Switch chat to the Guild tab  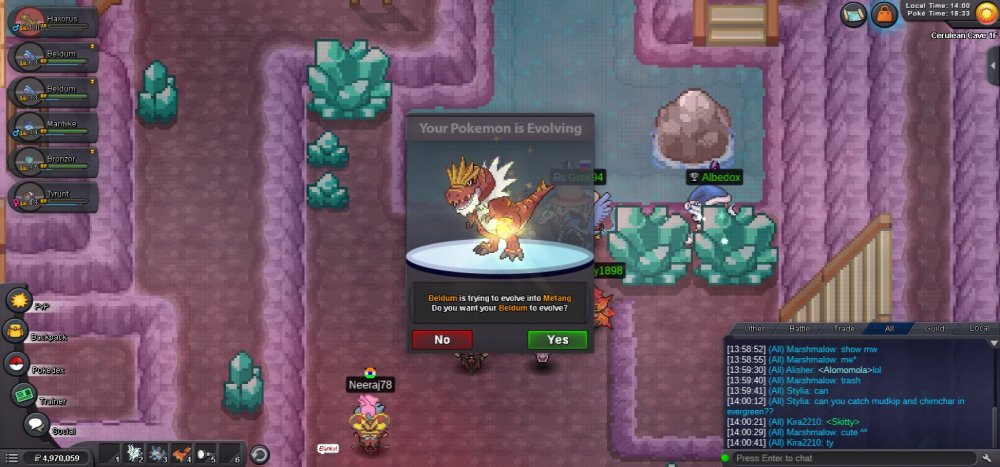(x=934, y=328)
